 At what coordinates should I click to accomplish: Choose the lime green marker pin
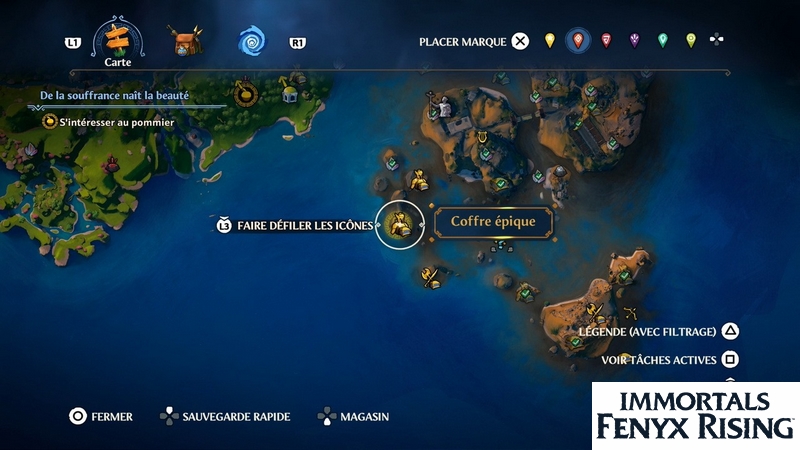[690, 41]
